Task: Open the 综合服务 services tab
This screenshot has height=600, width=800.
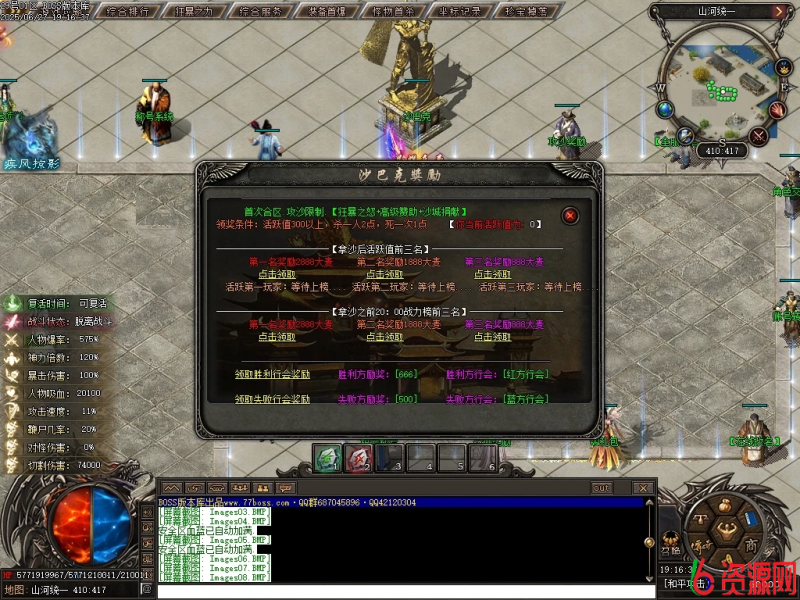Action: [x=261, y=12]
